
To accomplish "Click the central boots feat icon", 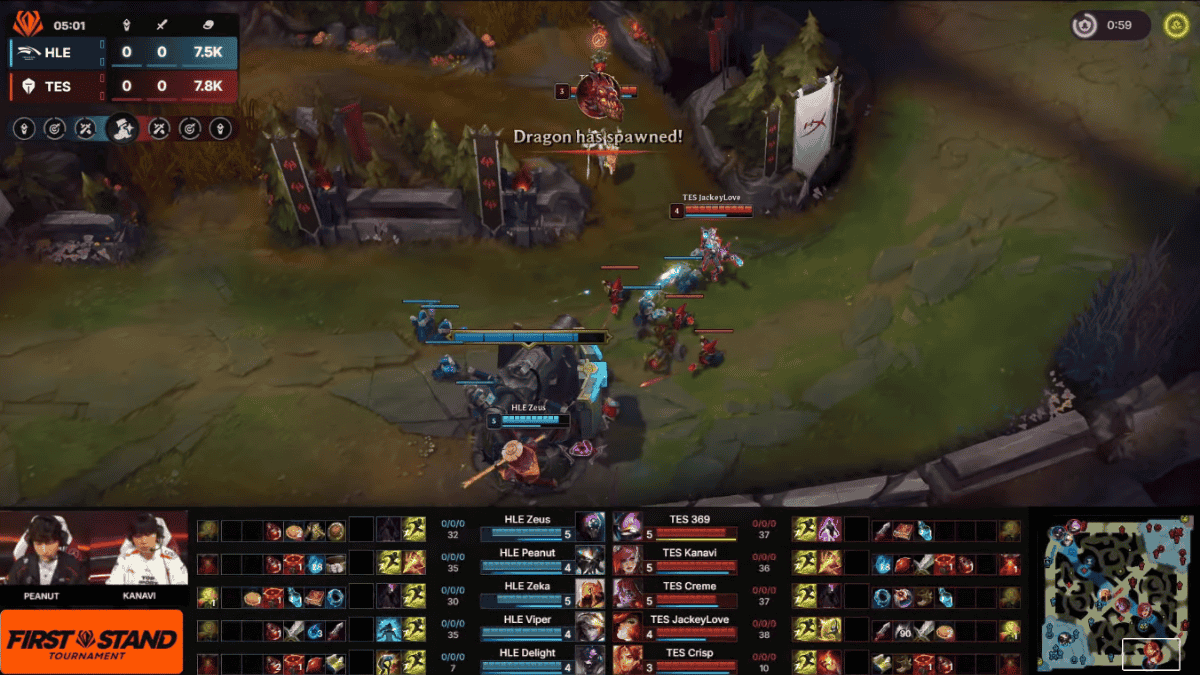I will (x=122, y=128).
